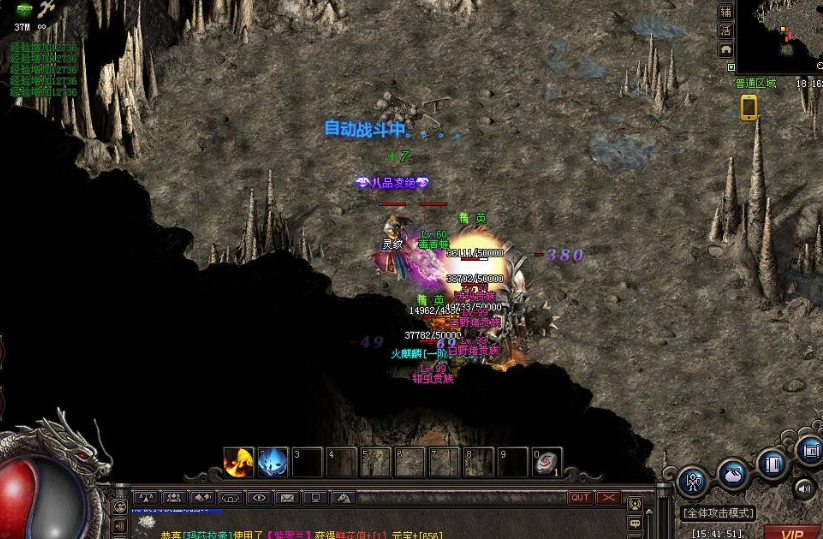Close the chat bar with the red X

609,497
